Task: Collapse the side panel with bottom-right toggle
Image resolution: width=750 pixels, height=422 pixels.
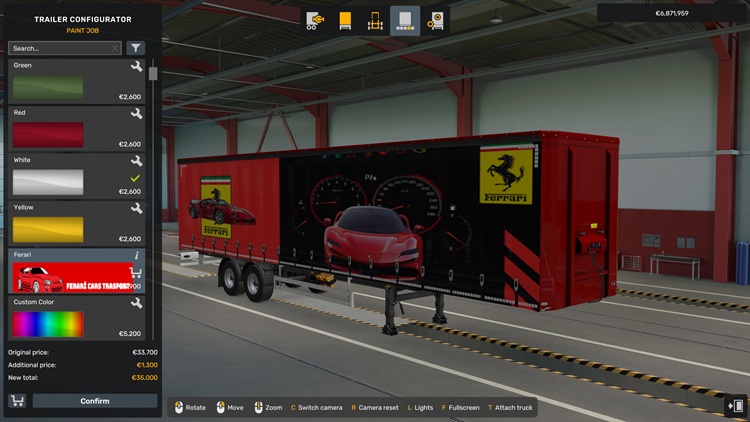Action: [737, 406]
